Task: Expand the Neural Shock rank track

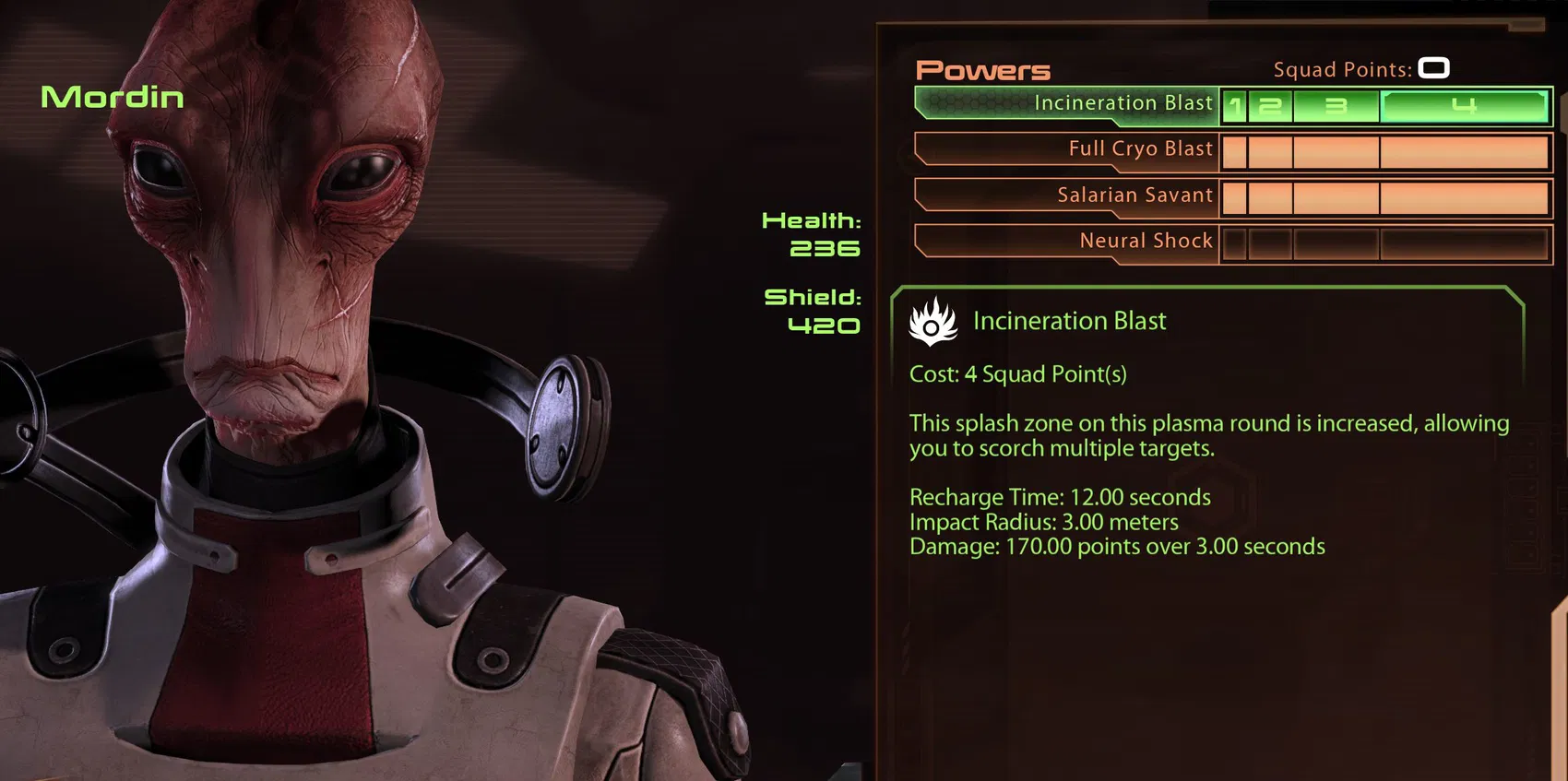Action: point(1384,243)
